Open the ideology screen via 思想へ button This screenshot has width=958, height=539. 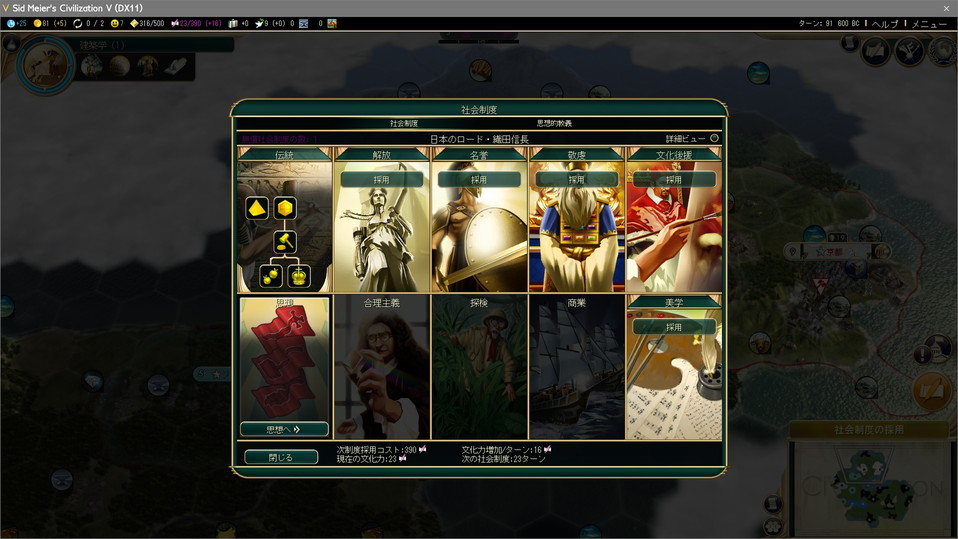(284, 429)
